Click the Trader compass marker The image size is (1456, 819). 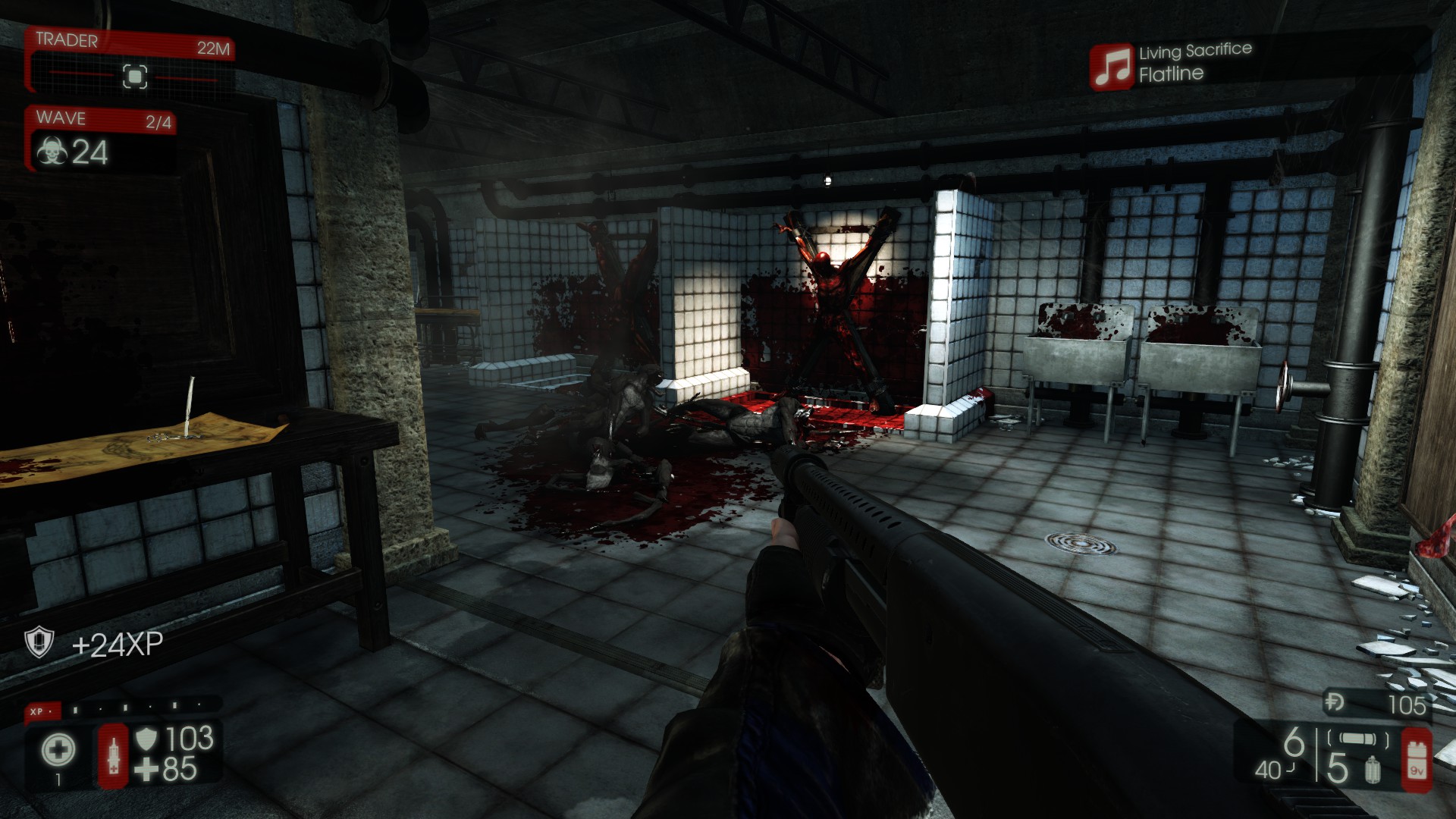[135, 77]
